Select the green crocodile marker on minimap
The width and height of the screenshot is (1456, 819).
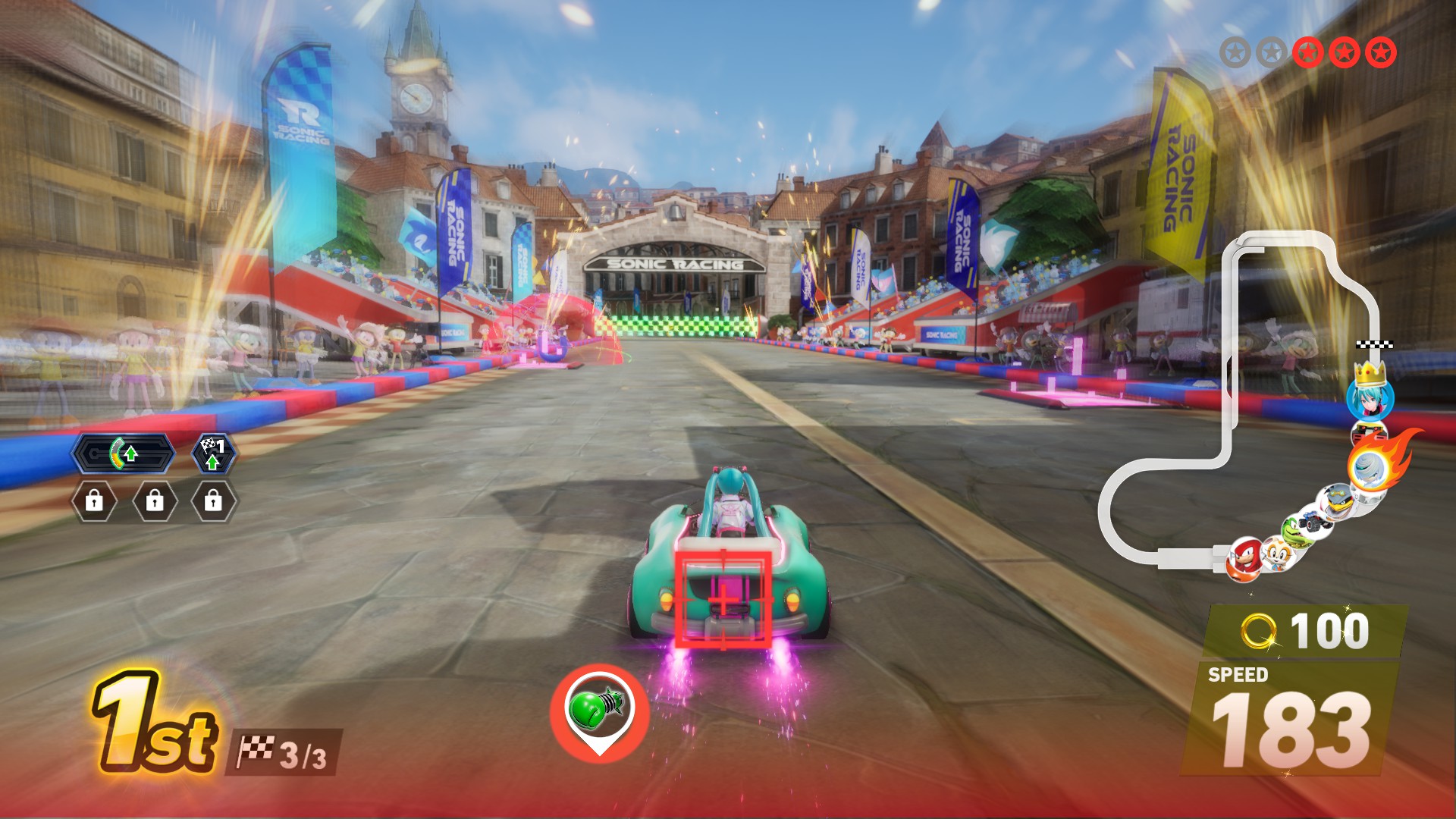click(x=1294, y=528)
